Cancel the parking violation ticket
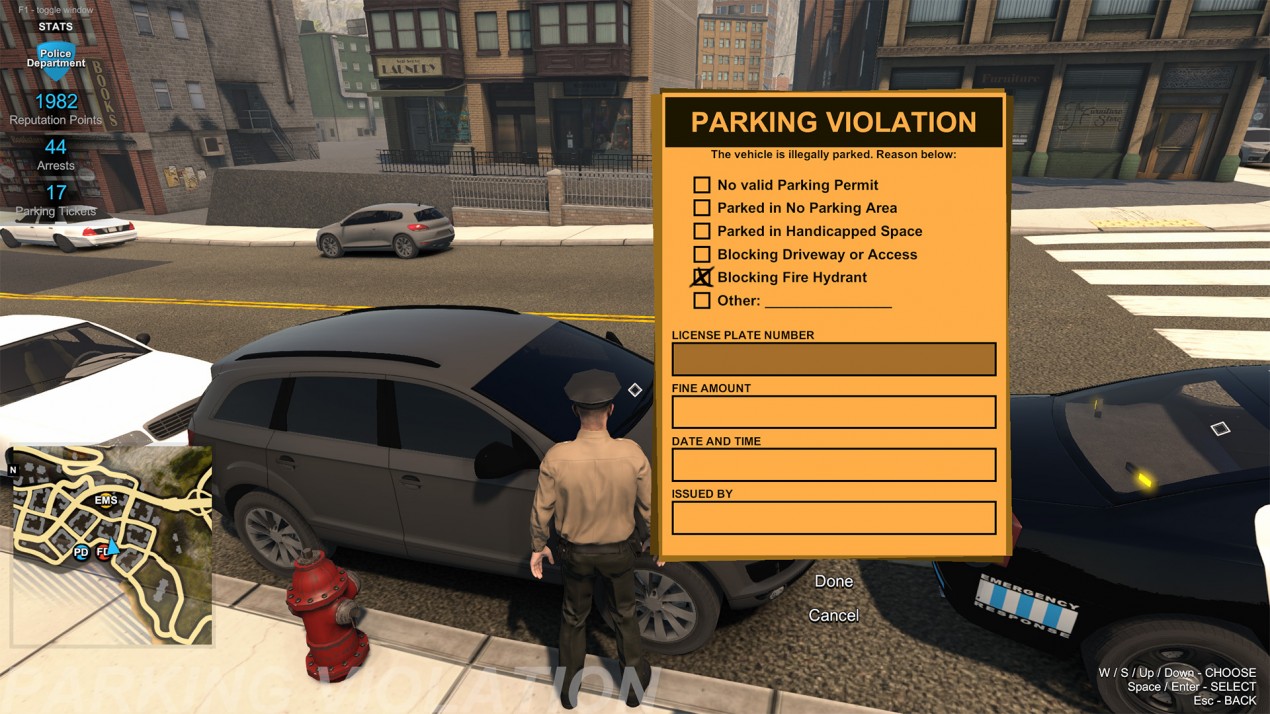 tap(833, 615)
